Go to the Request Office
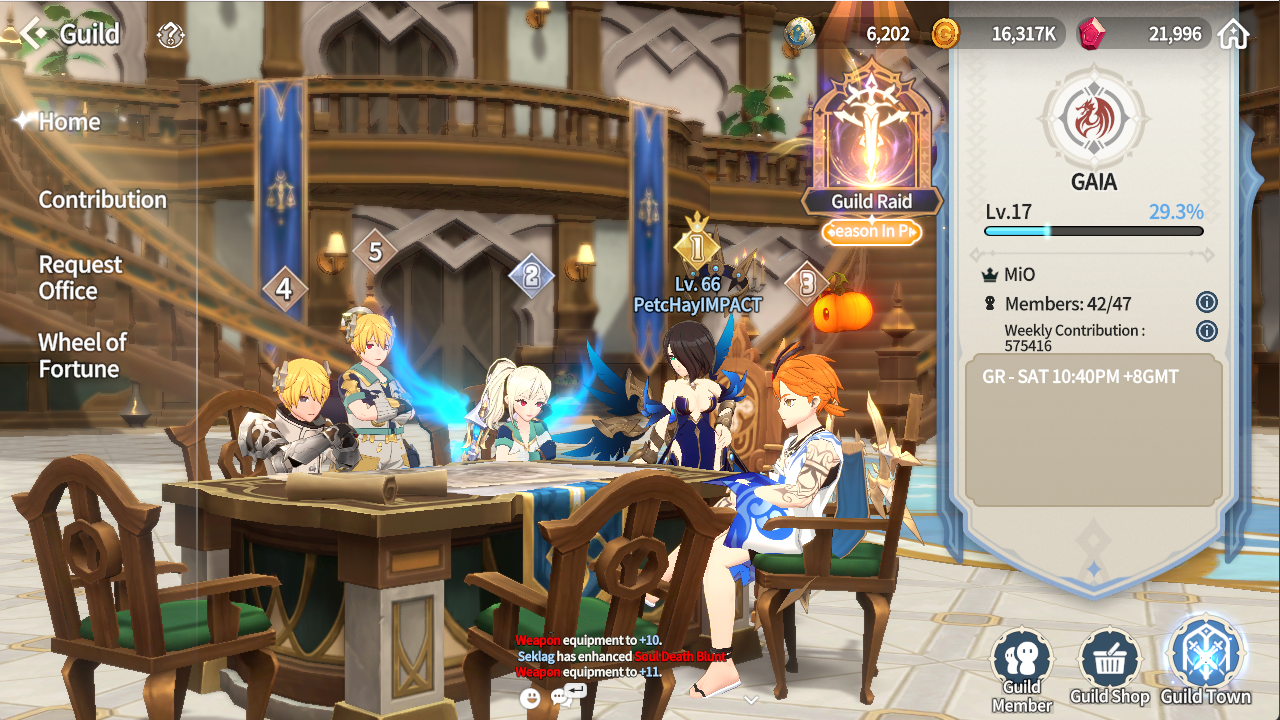 click(80, 278)
